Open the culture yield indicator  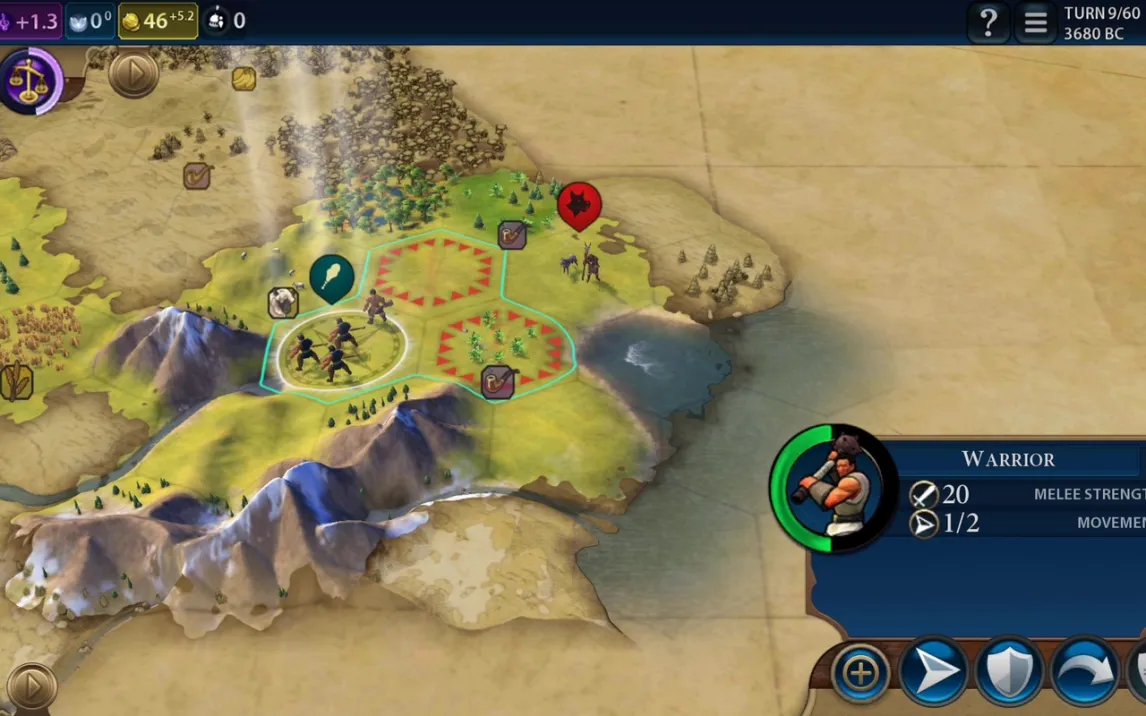coord(30,20)
